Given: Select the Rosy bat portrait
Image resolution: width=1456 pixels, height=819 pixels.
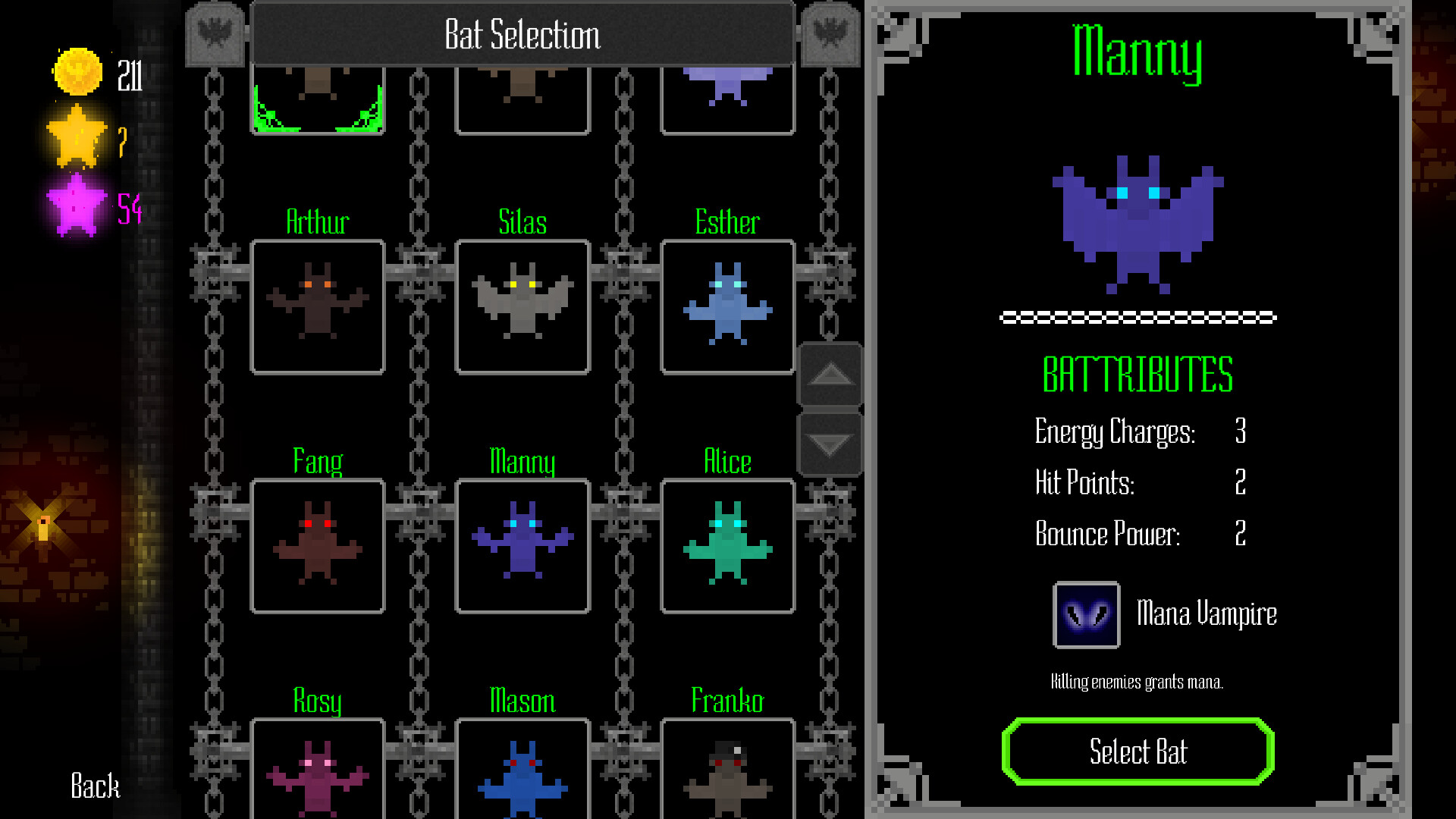Looking at the screenshot, I should point(317,773).
